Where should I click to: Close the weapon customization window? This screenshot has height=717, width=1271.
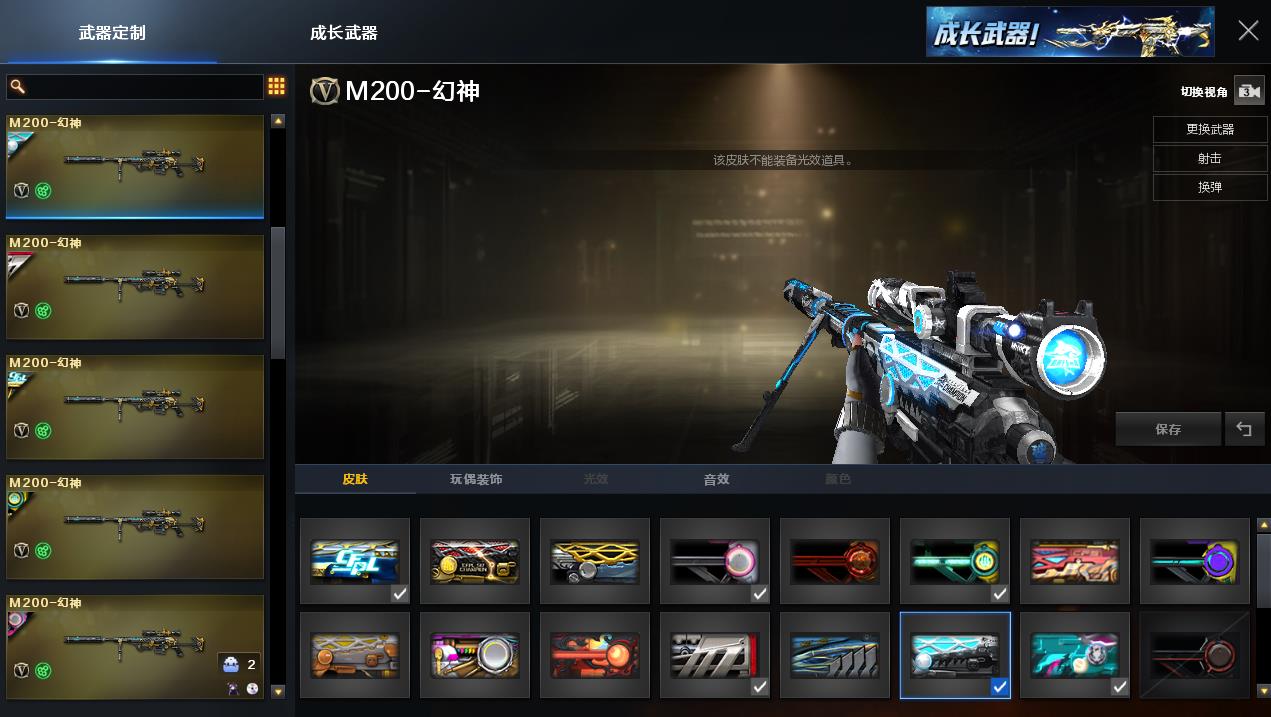[1248, 31]
